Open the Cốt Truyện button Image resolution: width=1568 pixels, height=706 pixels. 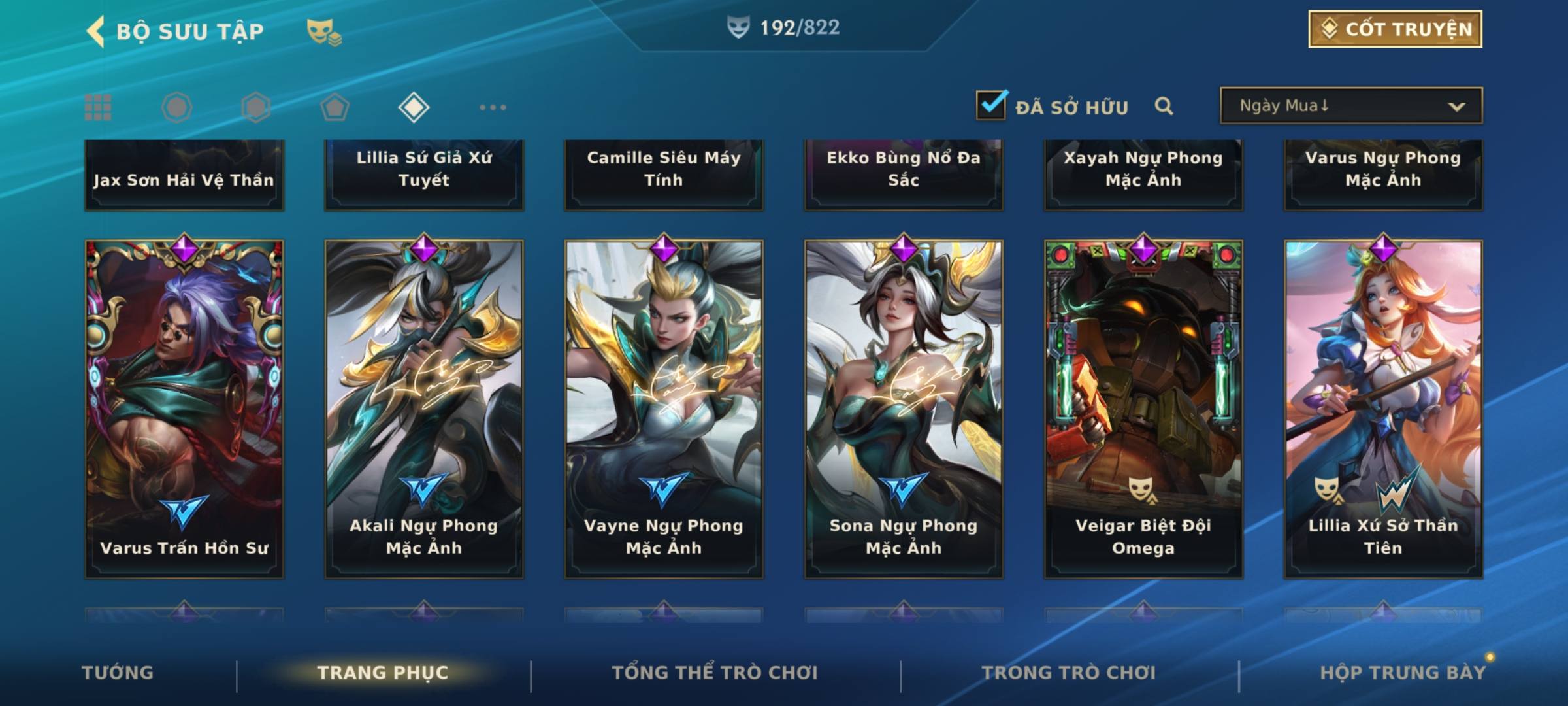click(x=1395, y=29)
